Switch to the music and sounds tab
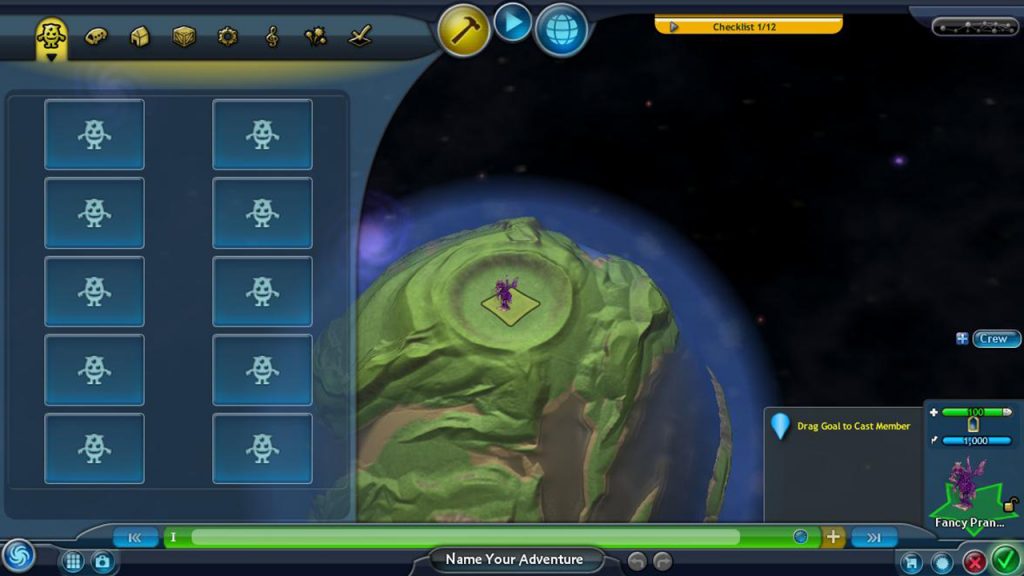The width and height of the screenshot is (1024, 576). click(x=272, y=37)
